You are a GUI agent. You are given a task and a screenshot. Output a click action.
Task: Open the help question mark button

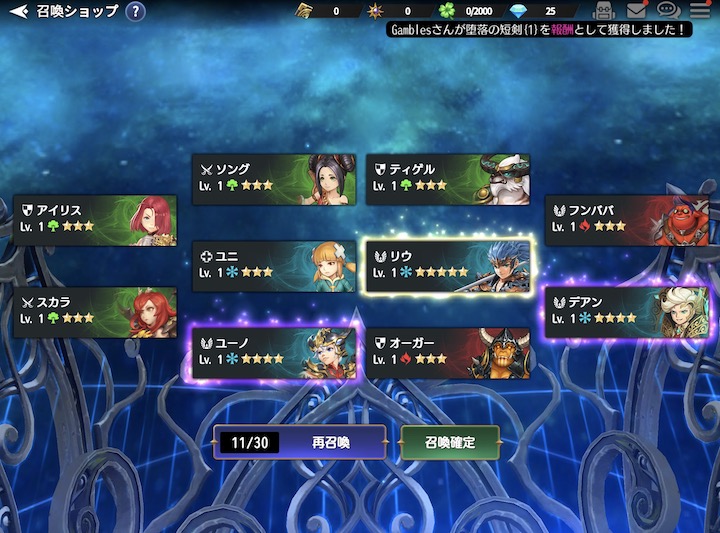136,12
